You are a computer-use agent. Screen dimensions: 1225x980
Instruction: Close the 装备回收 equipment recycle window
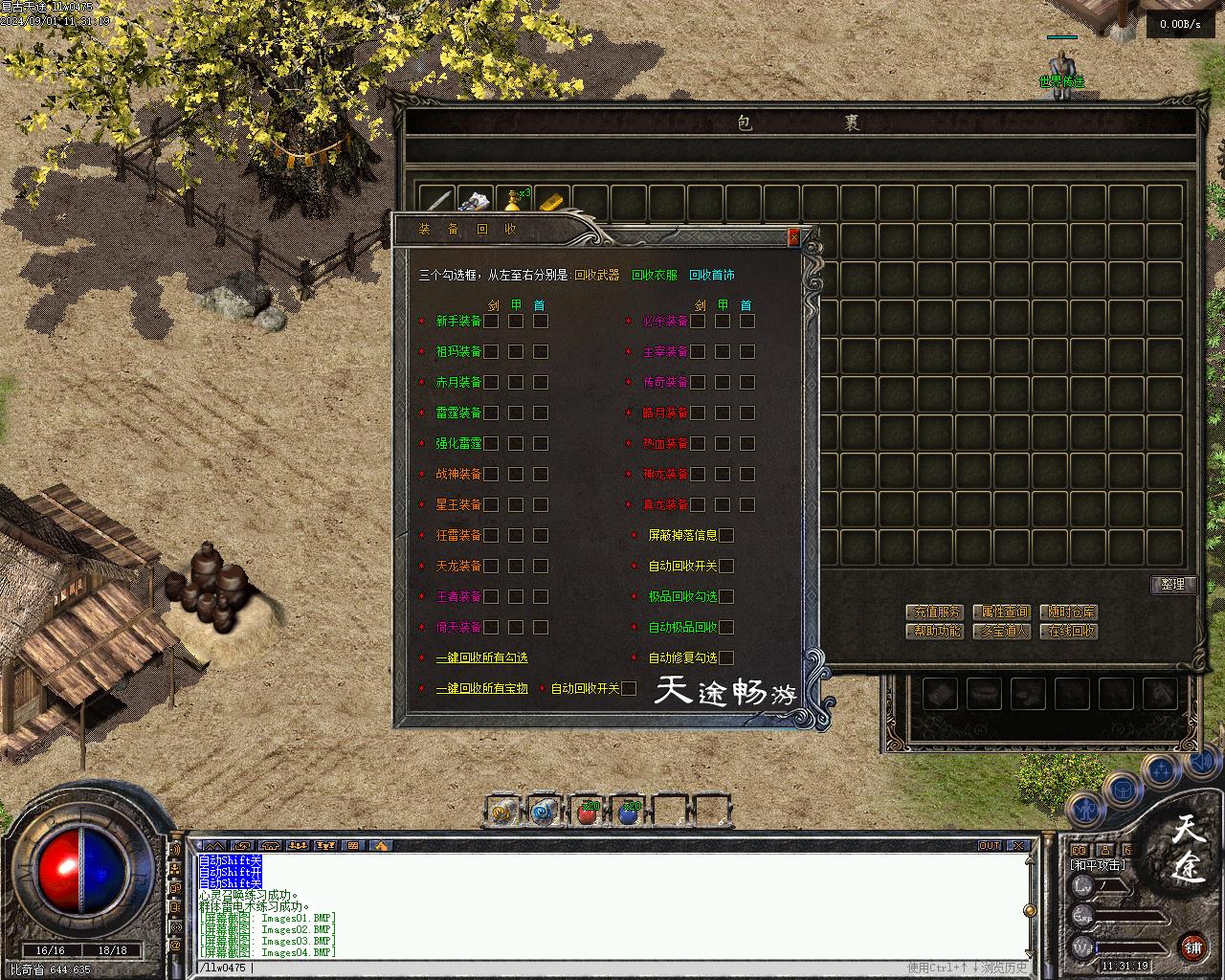tap(792, 237)
